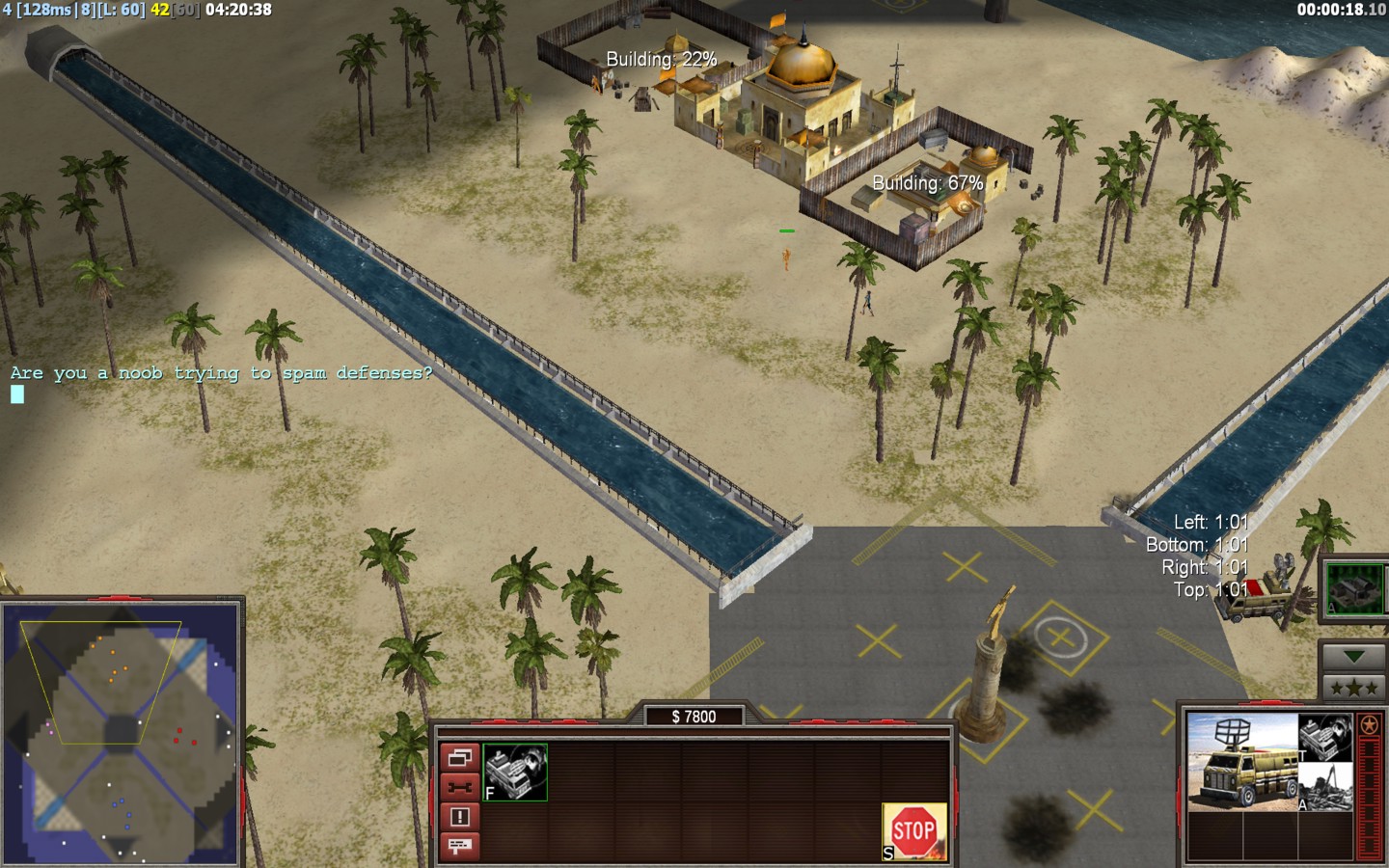The height and width of the screenshot is (868, 1389).
Task: Click the chat text entry cursor
Action: 17,393
